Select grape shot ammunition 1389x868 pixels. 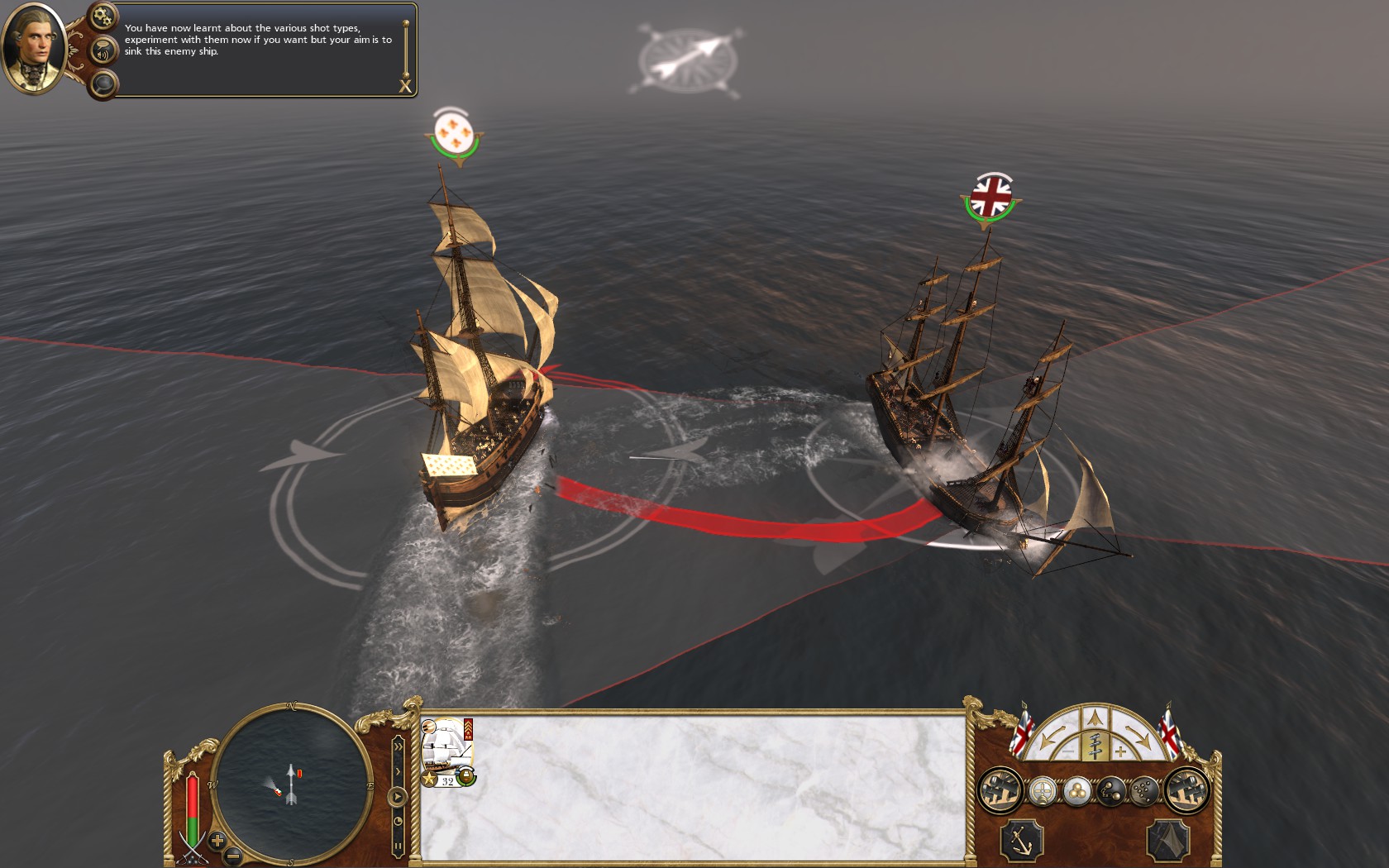[1144, 791]
